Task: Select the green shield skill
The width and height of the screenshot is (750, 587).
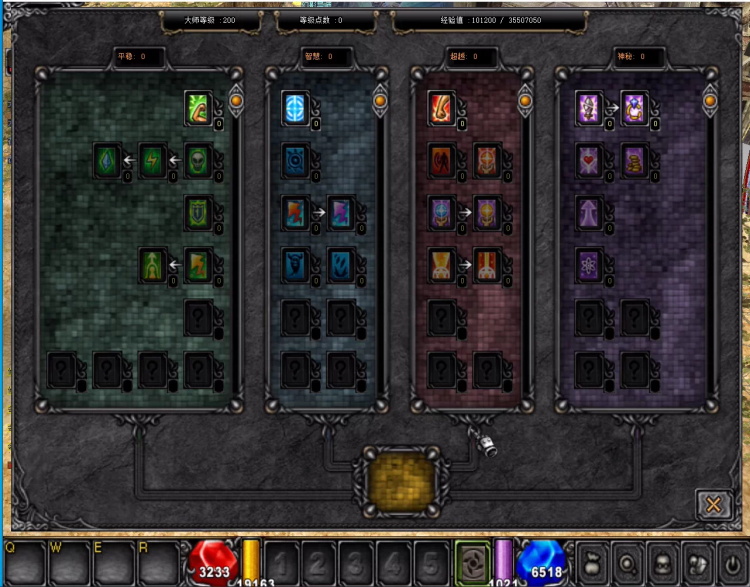Action: pos(199,212)
